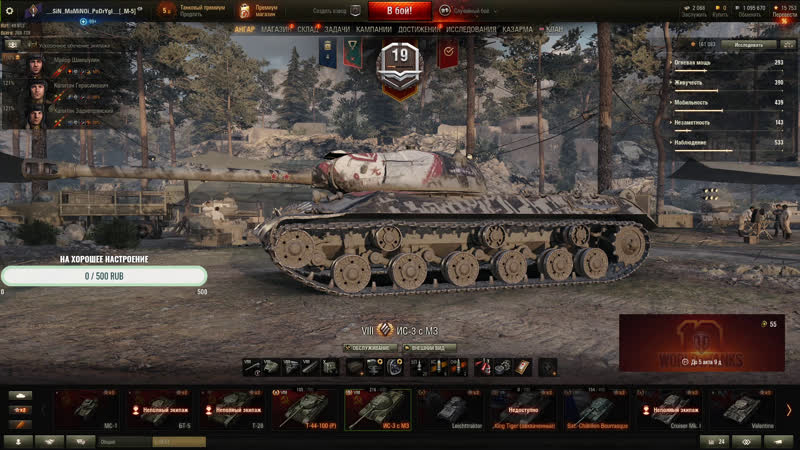
Task: Go to the КАМПАНИИ tab
Action: click(x=374, y=30)
